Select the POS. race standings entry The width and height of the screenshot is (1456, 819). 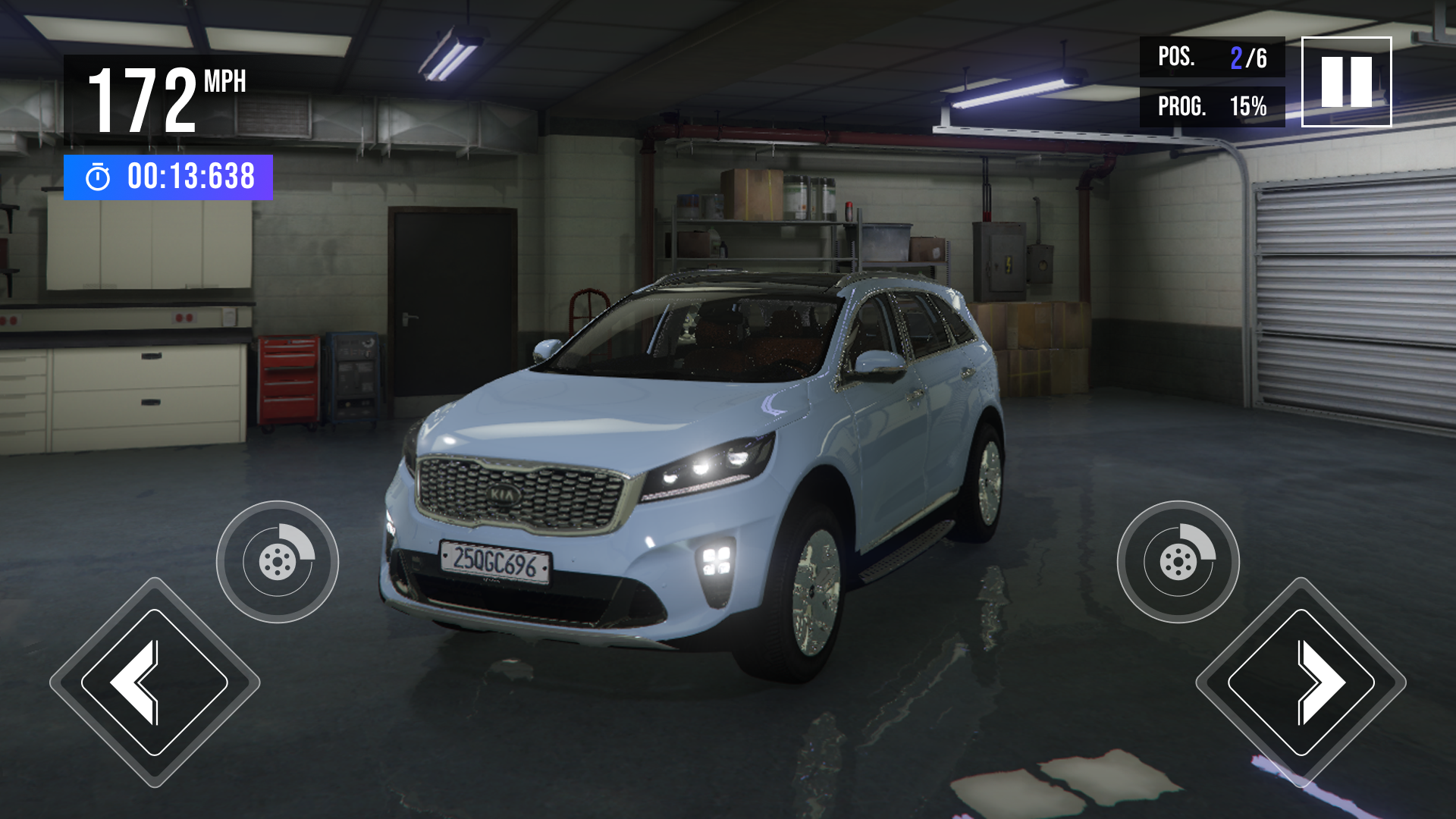click(1213, 57)
